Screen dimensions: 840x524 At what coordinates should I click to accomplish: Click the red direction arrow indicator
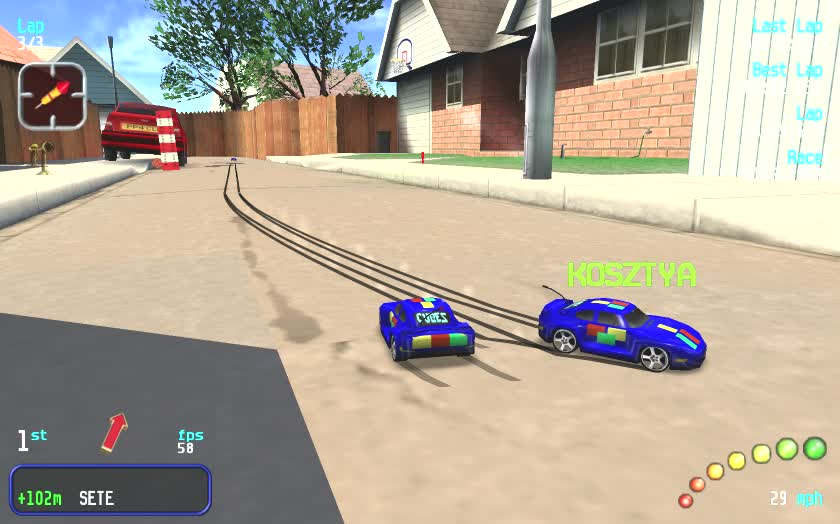(x=115, y=432)
